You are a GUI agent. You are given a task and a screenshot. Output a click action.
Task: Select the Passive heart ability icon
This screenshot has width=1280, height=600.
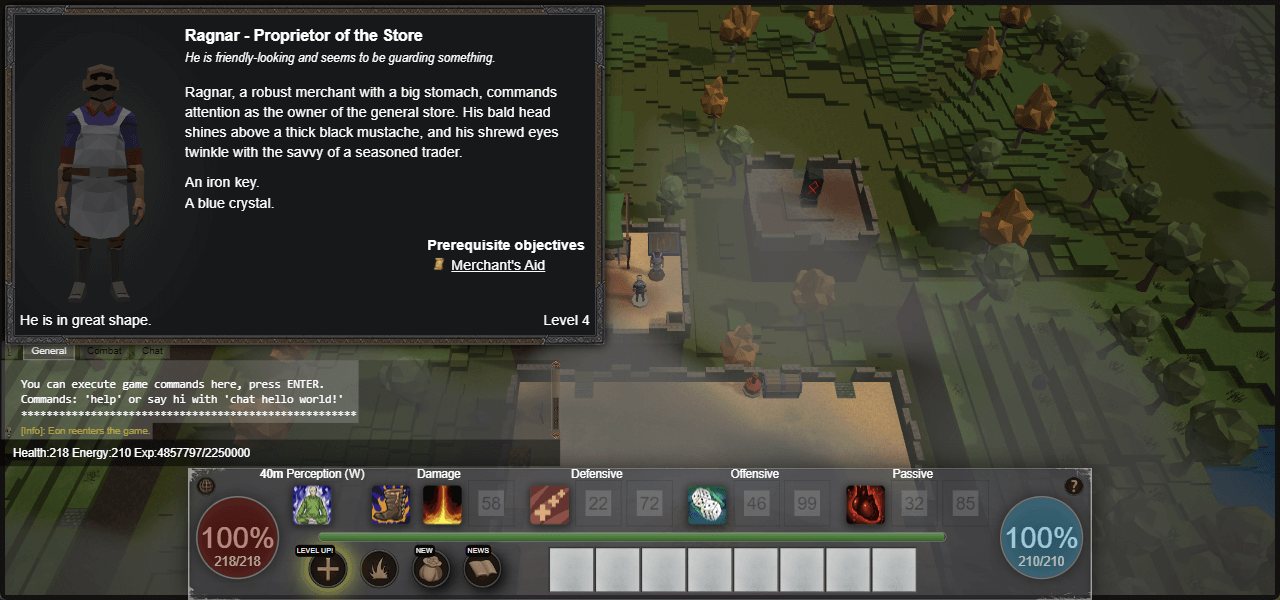click(x=865, y=505)
